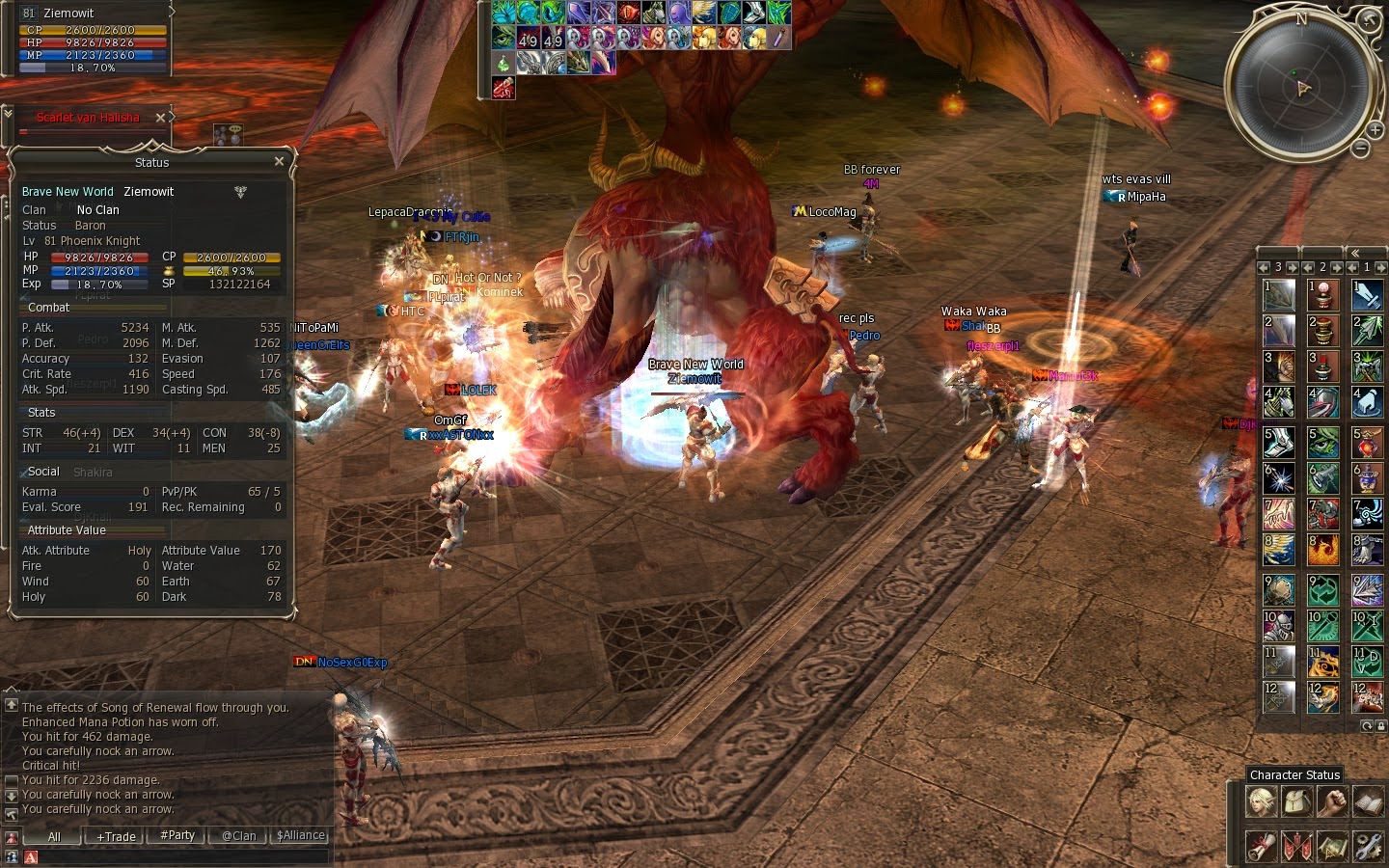Open game options via the wrench icon
1389x868 pixels.
(1368, 846)
